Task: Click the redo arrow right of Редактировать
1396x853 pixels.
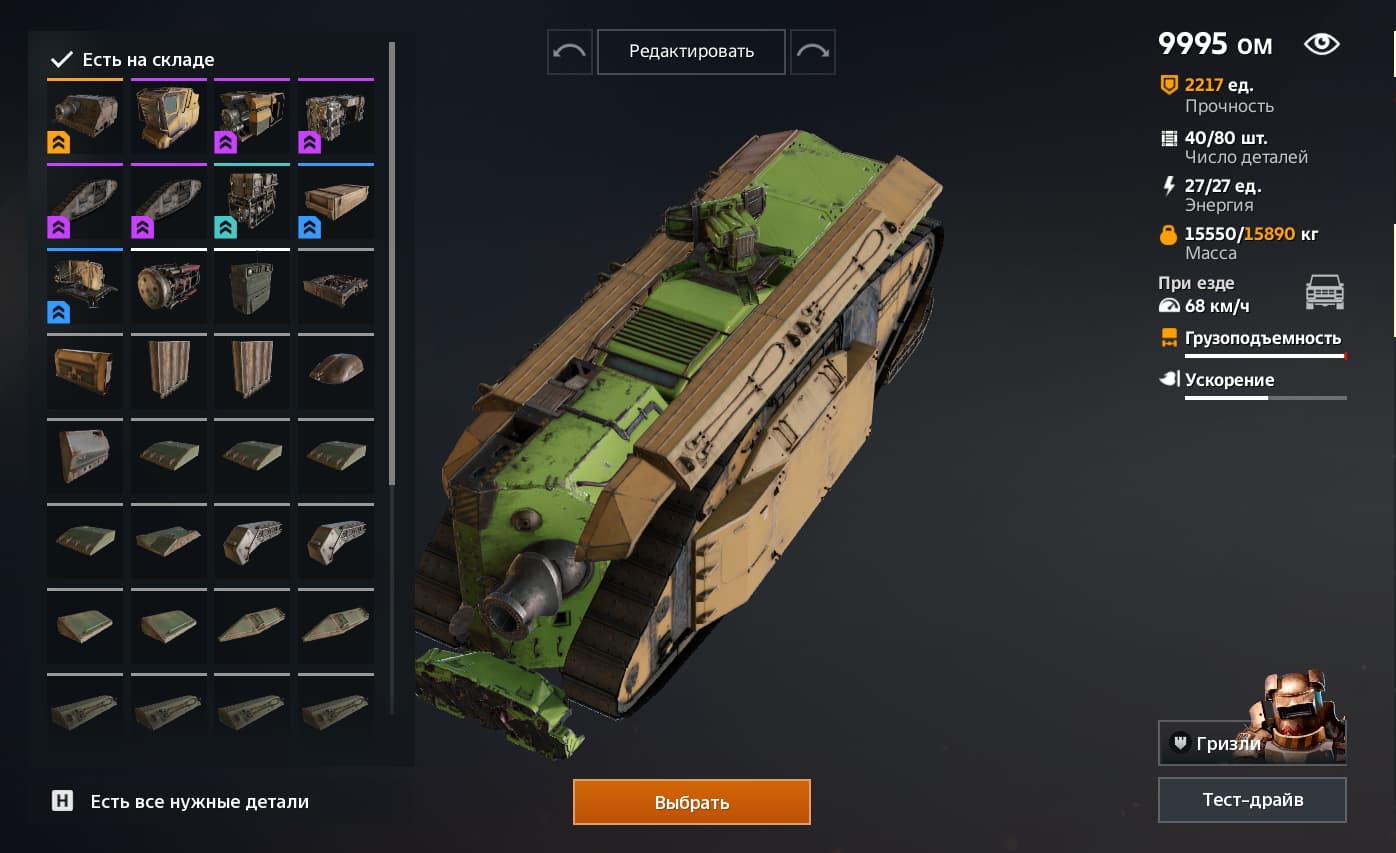Action: point(812,52)
